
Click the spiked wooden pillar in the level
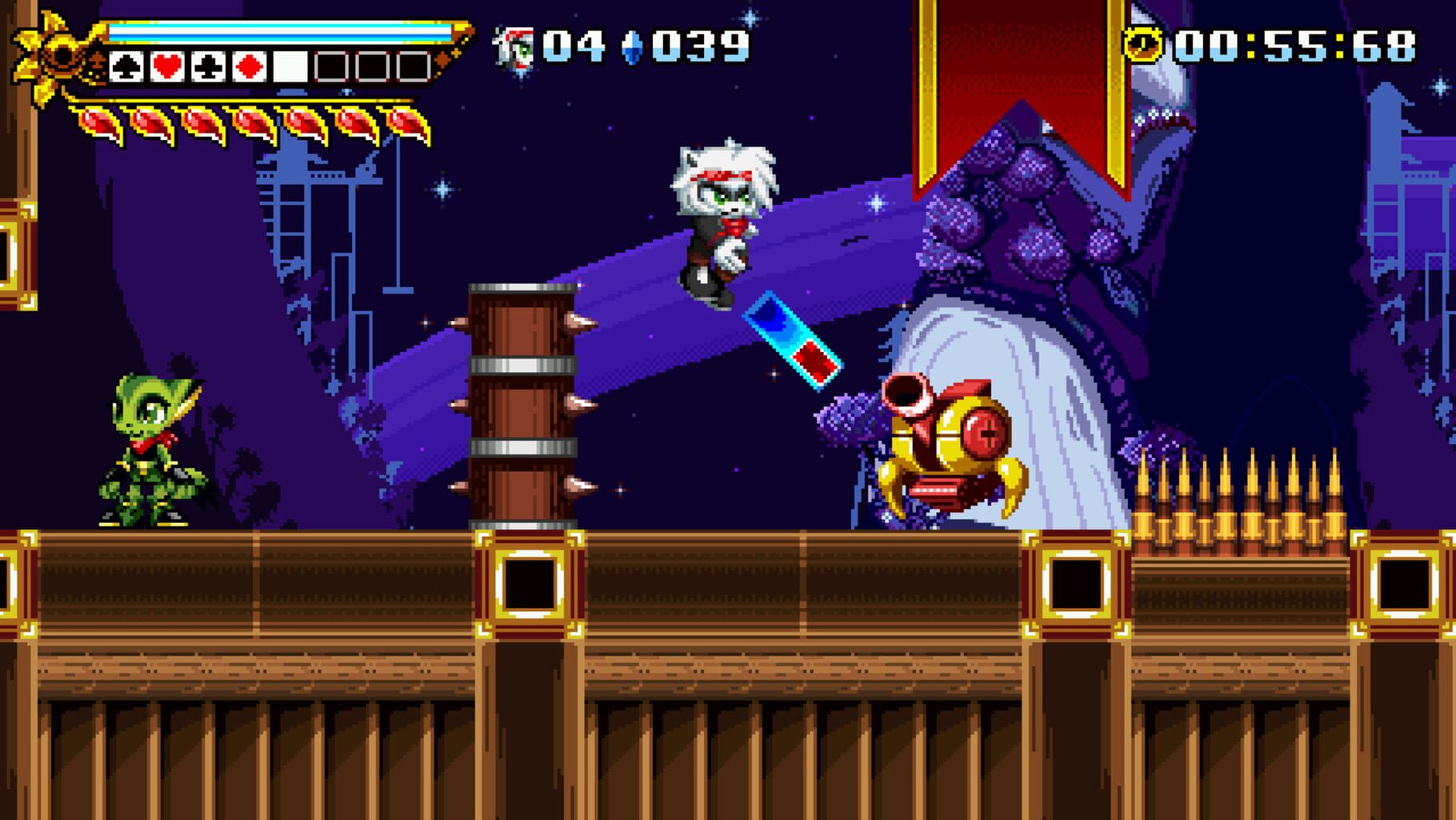coord(524,400)
